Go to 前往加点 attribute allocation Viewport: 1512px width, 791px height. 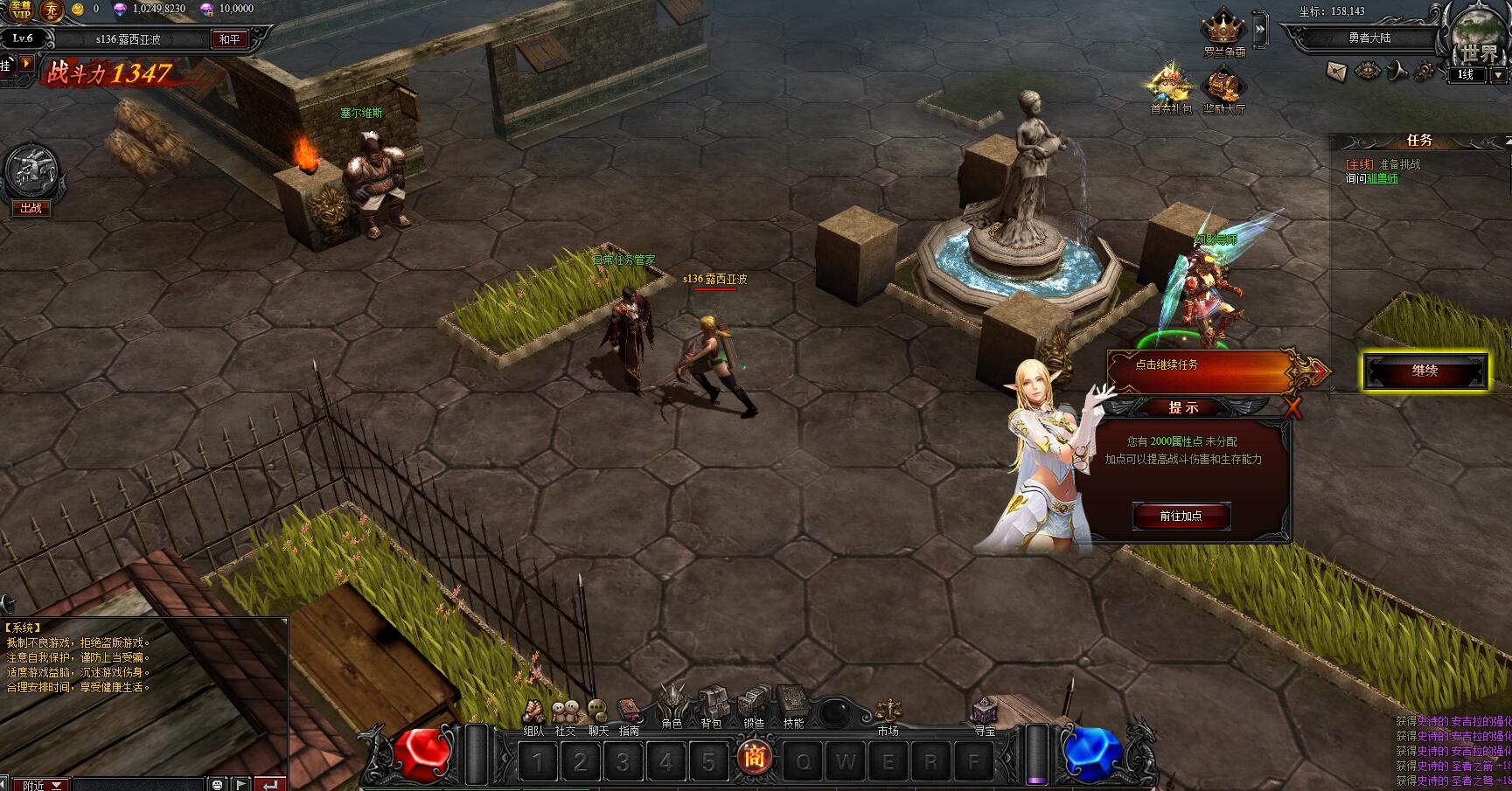tap(1181, 516)
